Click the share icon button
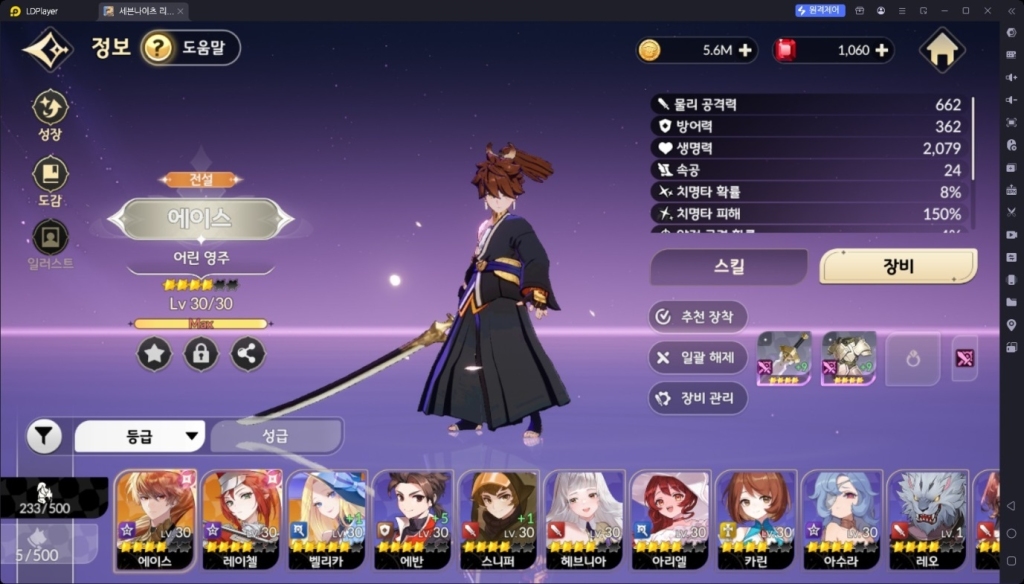Image resolution: width=1024 pixels, height=584 pixels. [x=248, y=353]
